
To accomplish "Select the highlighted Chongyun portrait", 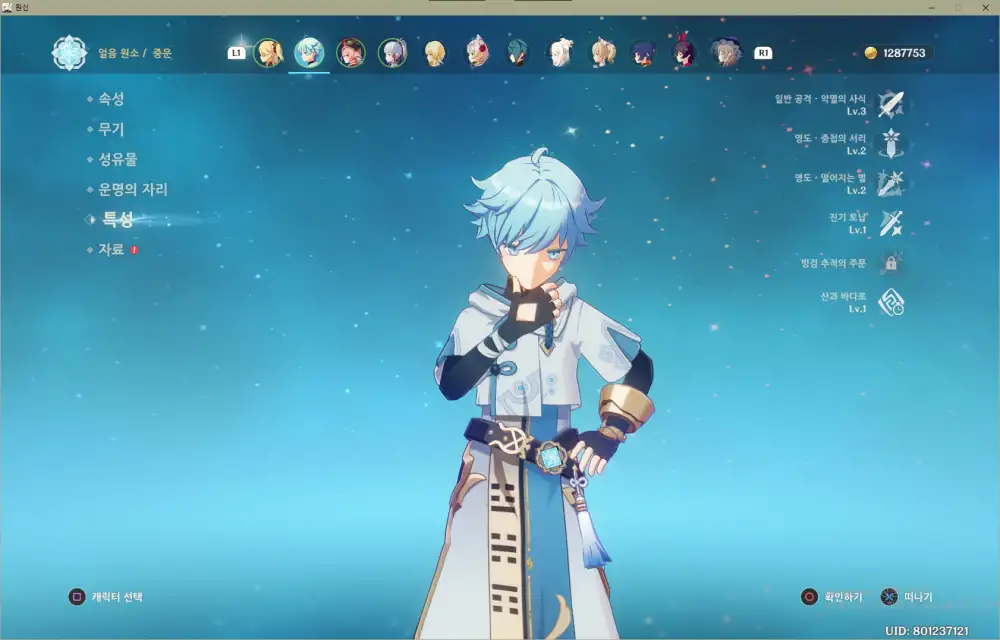I will coord(309,52).
